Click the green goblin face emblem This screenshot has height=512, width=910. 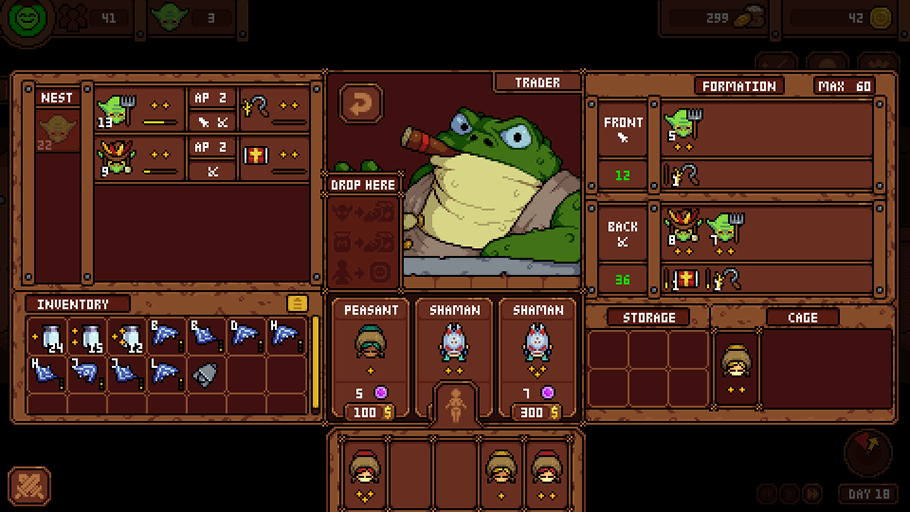click(28, 19)
